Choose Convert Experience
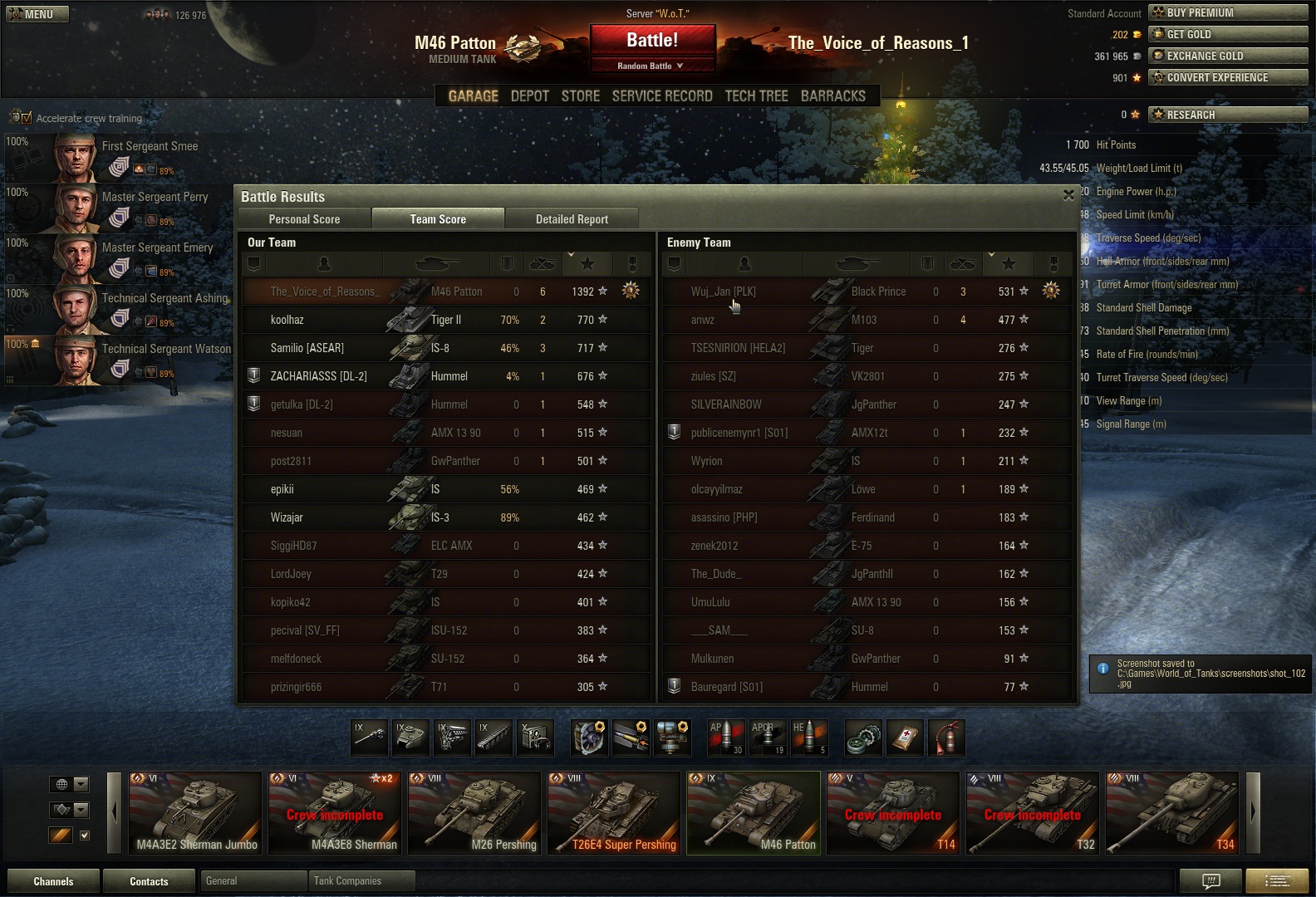1316x897 pixels. tap(1227, 77)
